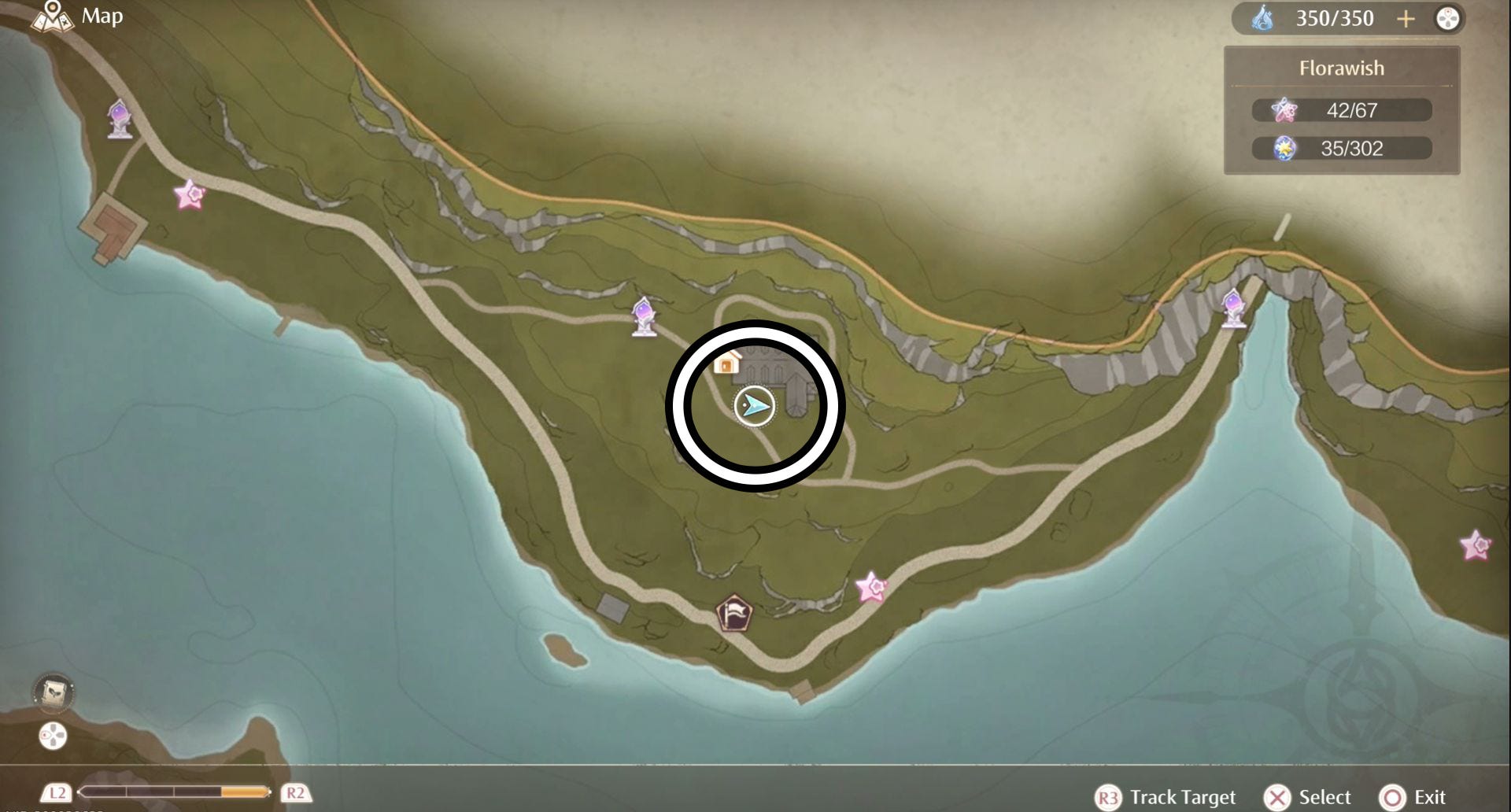
Task: Select the orange home icon marker
Action: click(726, 362)
